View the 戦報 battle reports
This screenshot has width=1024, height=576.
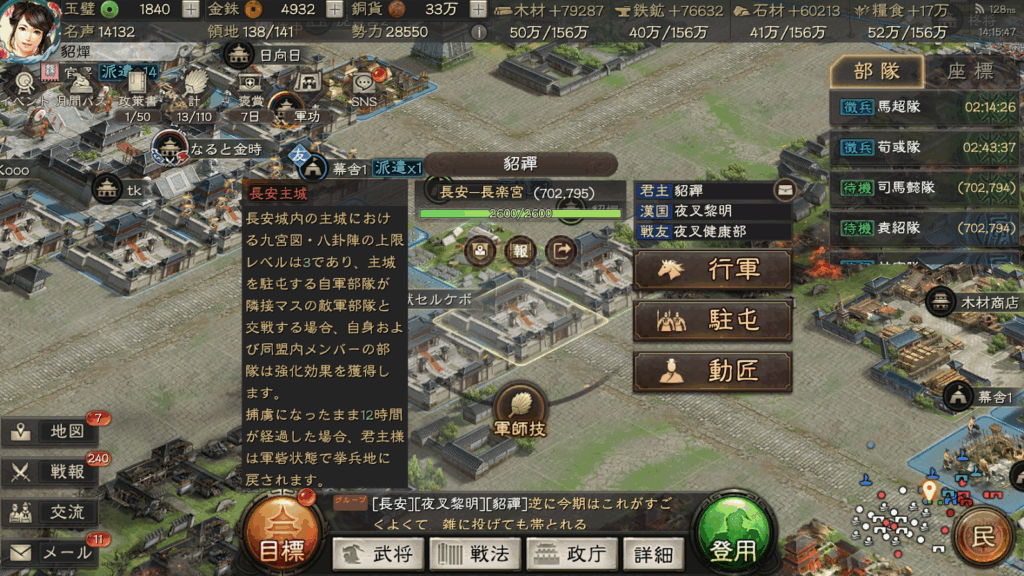(52, 472)
